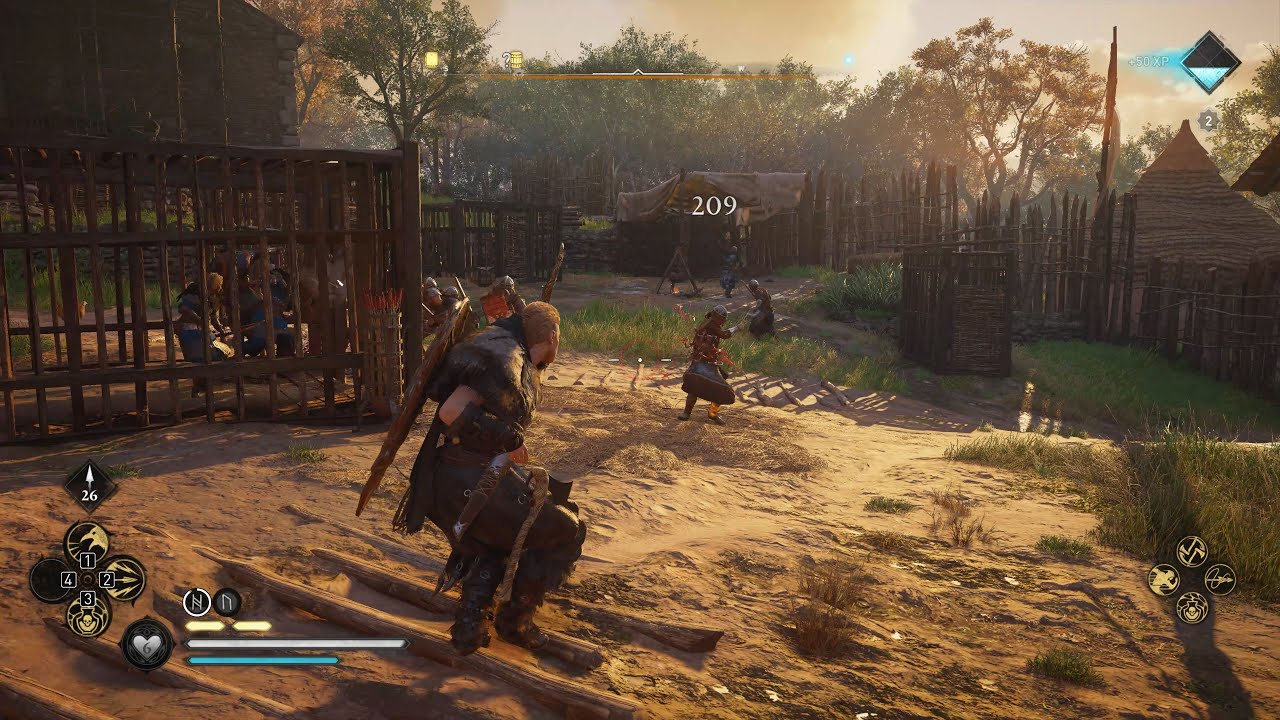The image size is (1280, 720).
Task: Activate the charging warrior ability icon
Action: pyautogui.click(x=1163, y=579)
